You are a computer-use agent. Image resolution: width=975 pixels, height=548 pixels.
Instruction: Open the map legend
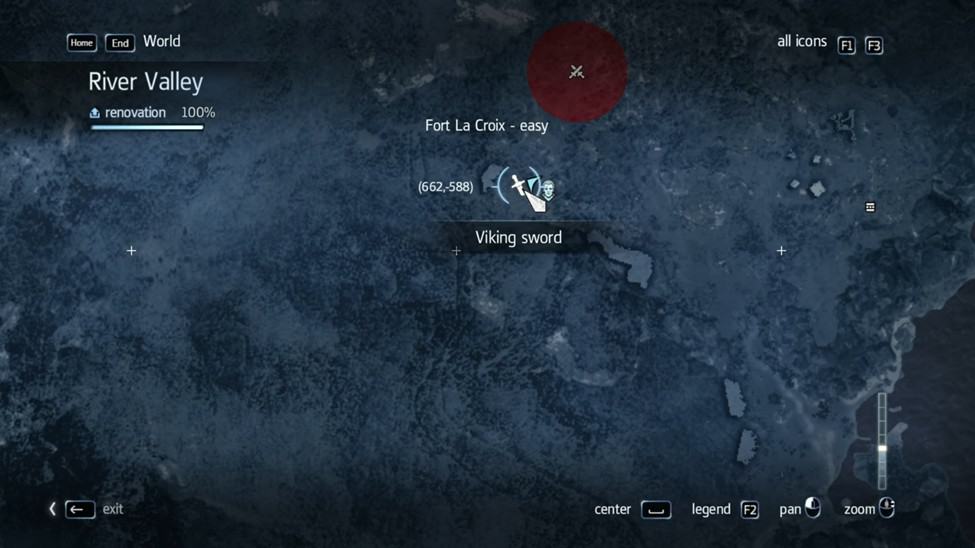point(749,510)
